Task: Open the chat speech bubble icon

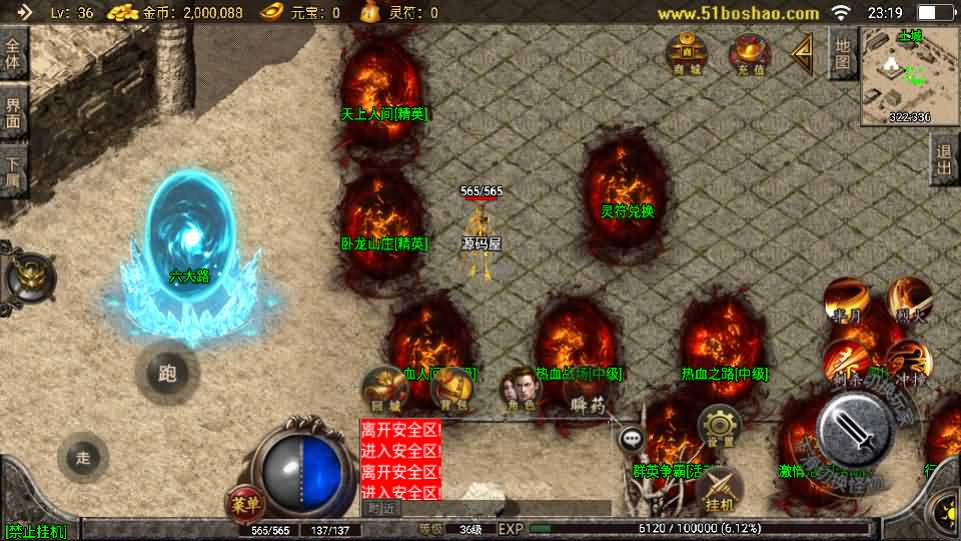Action: (631, 438)
